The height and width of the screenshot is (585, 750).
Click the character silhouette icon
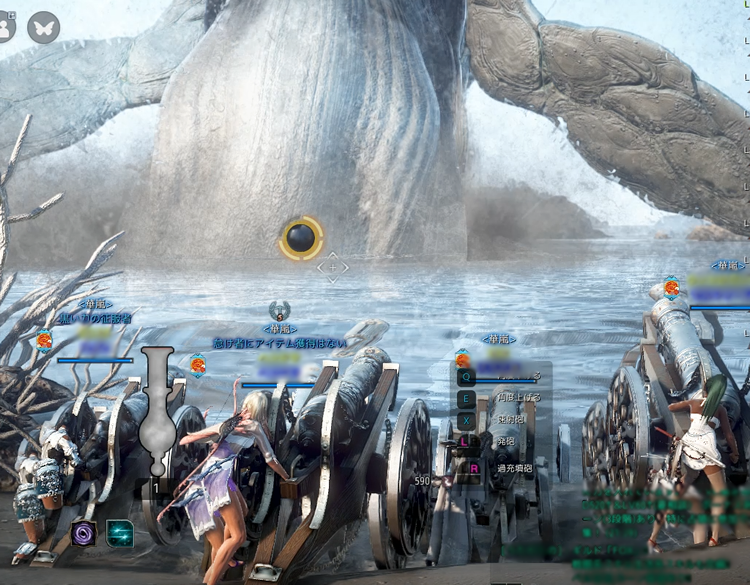(x=4, y=27)
